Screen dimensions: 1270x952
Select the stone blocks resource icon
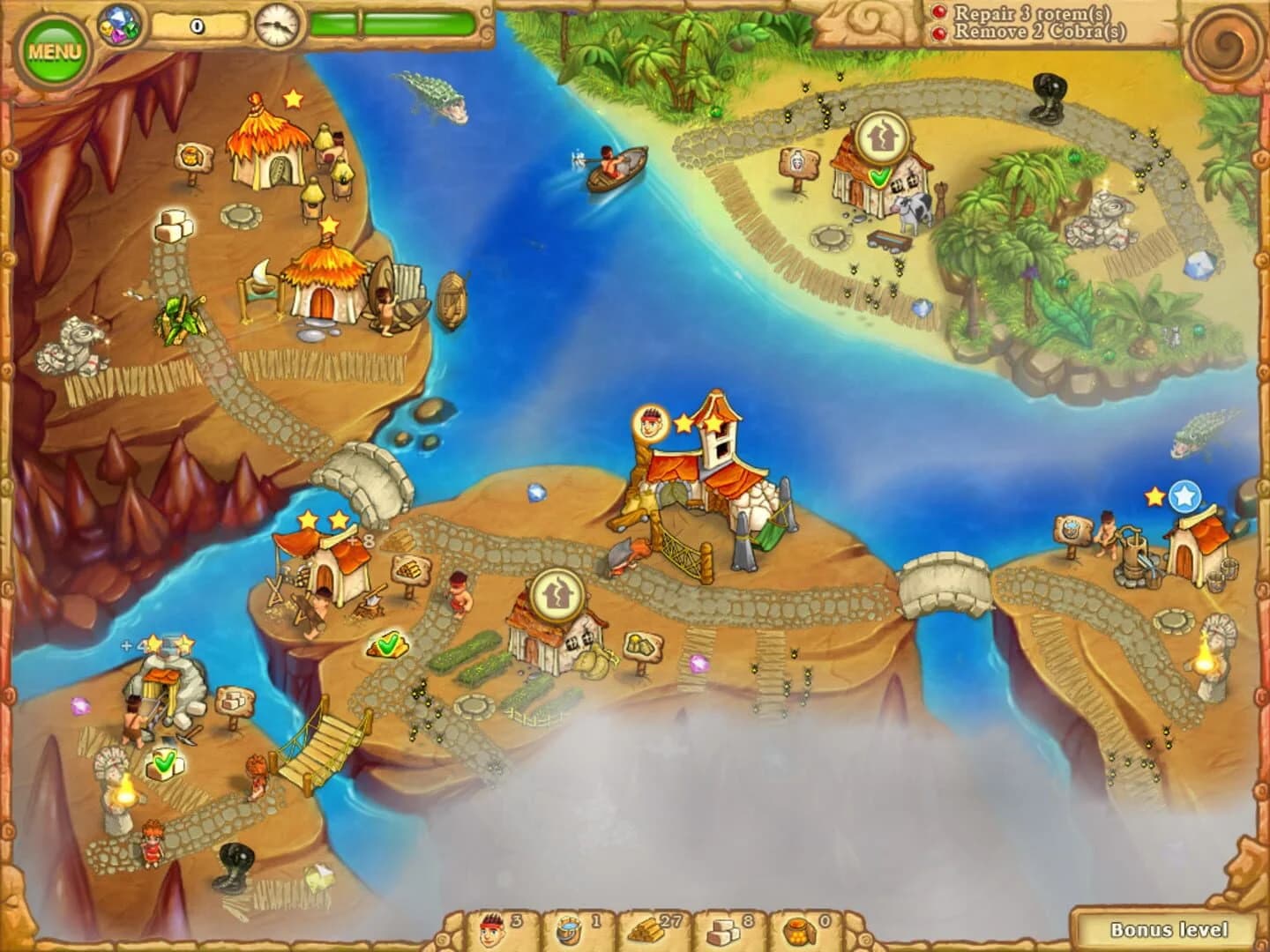coord(721,928)
